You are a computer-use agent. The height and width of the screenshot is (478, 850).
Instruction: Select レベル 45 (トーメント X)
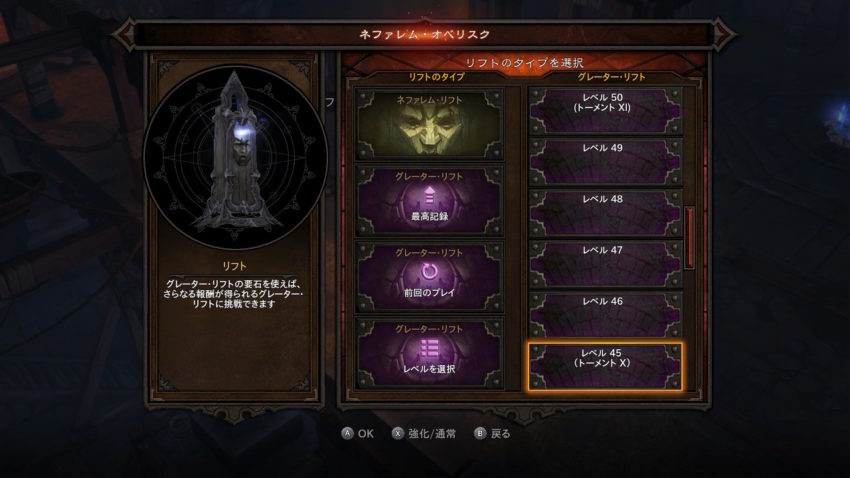pos(604,366)
